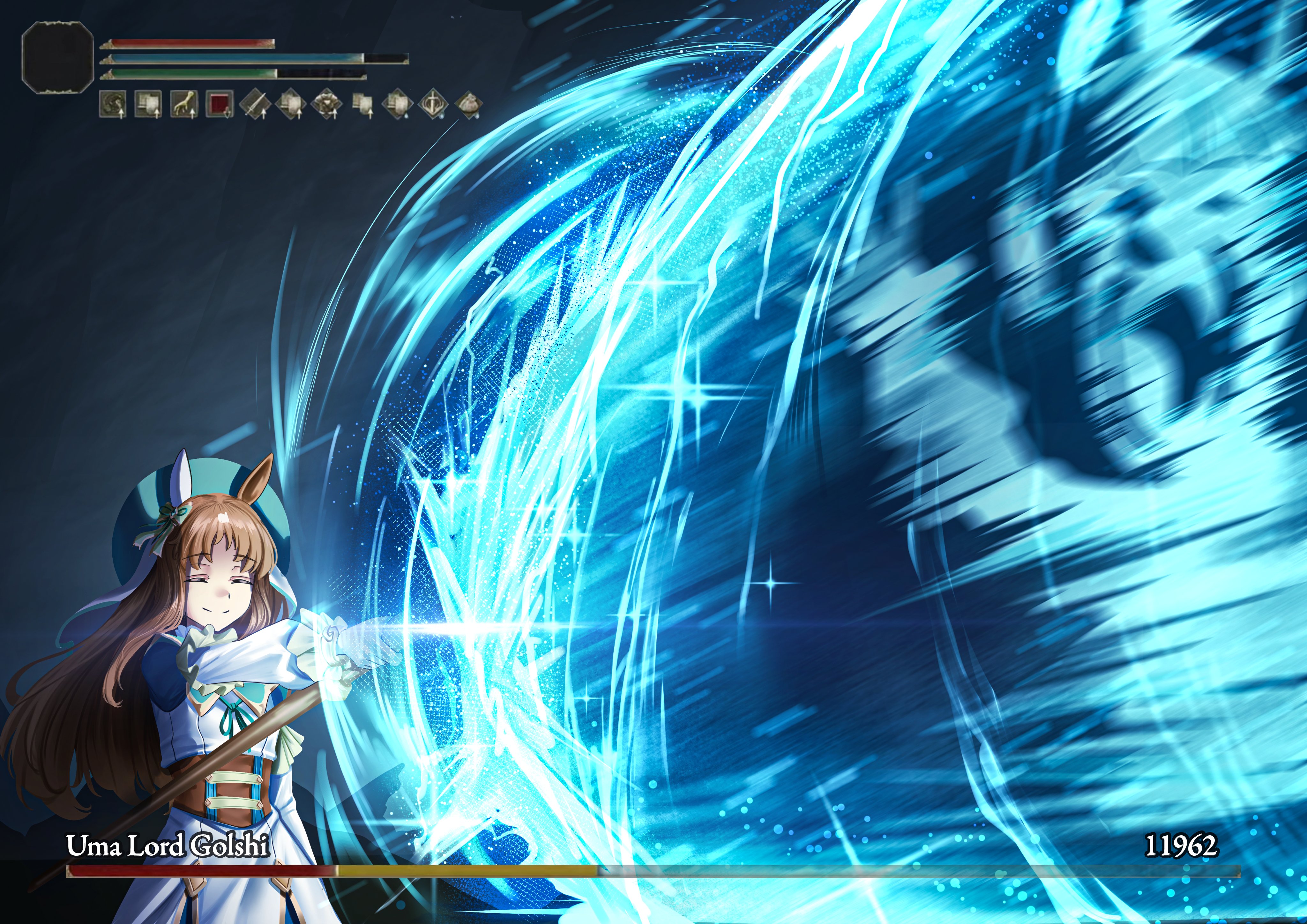Select the swirling spiral buff icon

112,104
